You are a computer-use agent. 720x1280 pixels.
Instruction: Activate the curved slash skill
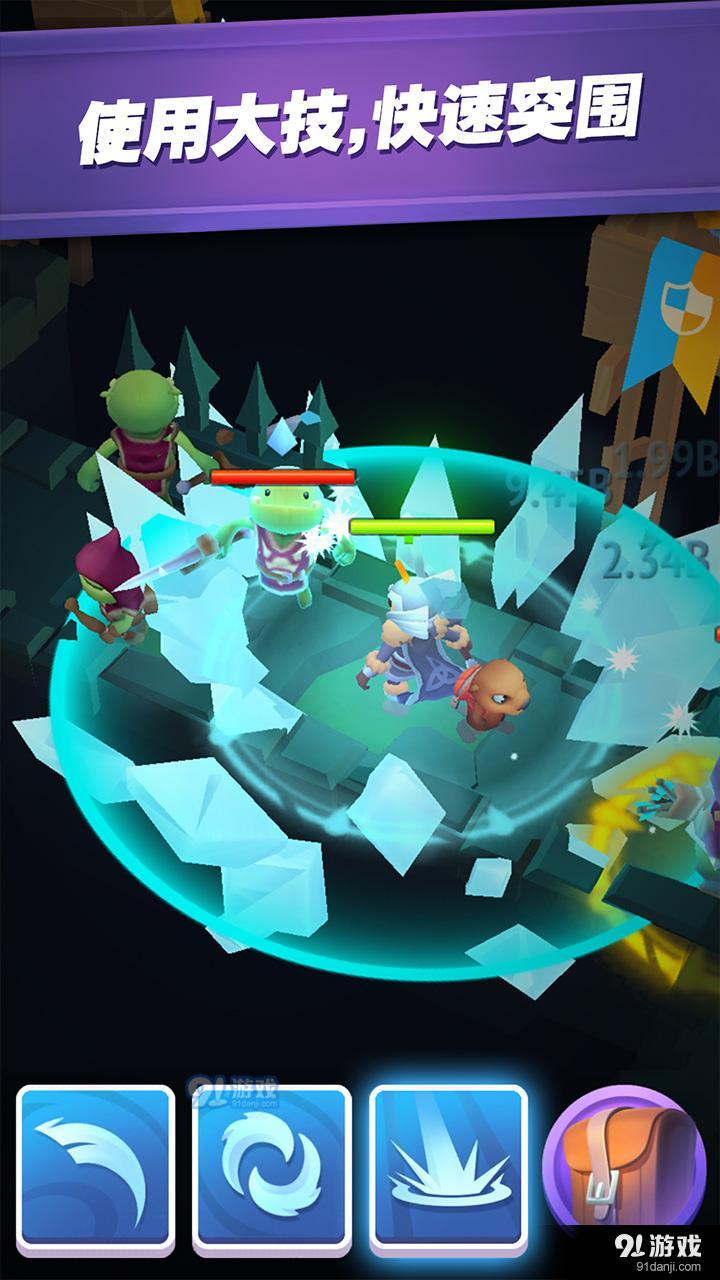click(x=95, y=1167)
